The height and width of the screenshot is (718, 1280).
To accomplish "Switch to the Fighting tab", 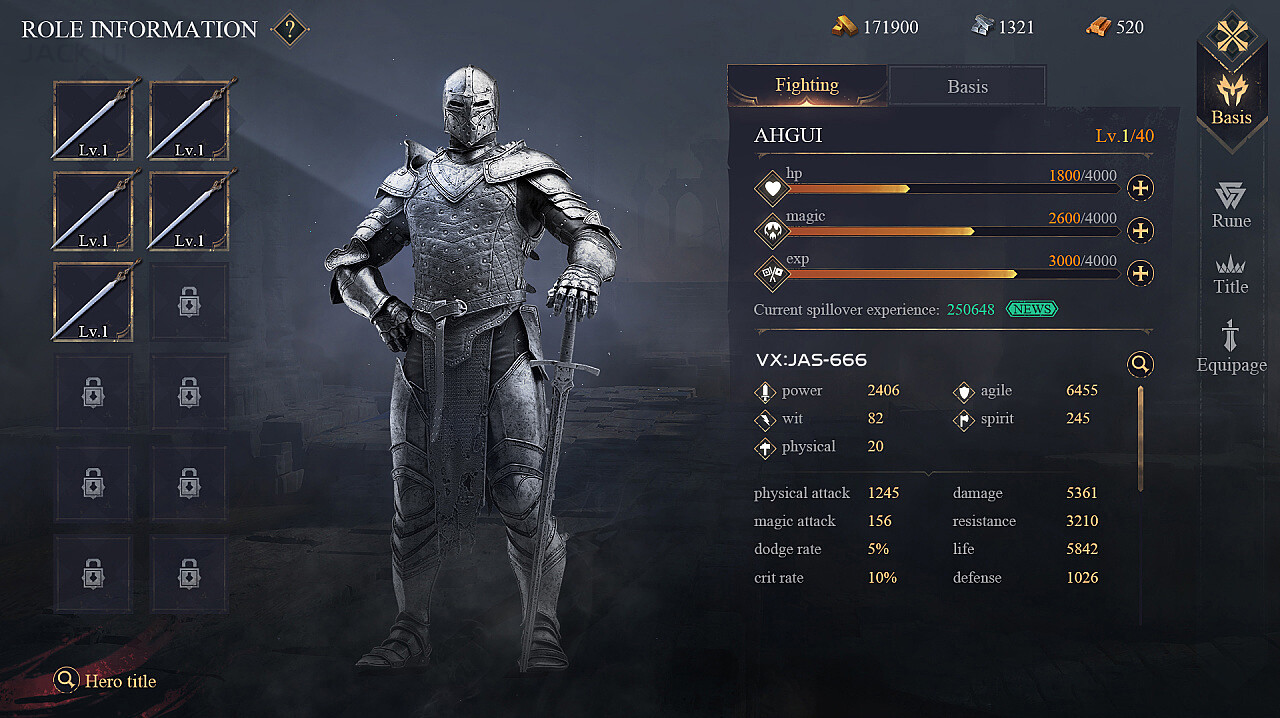I will (807, 85).
